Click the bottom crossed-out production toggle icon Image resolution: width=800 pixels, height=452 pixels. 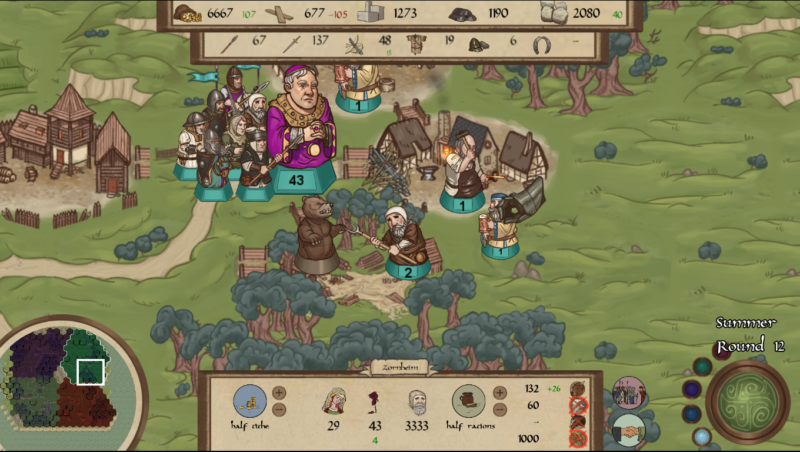point(577,438)
